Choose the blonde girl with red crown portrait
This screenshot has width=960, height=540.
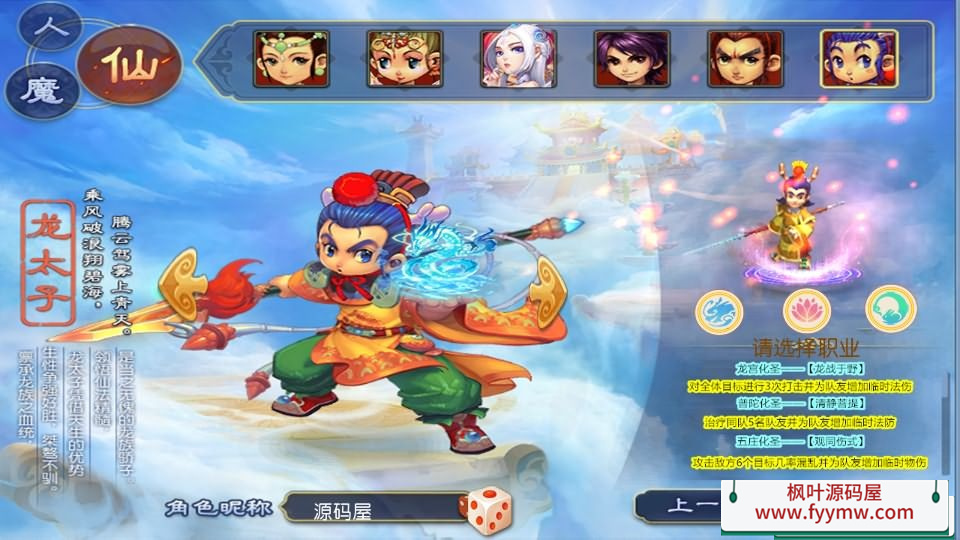click(404, 59)
